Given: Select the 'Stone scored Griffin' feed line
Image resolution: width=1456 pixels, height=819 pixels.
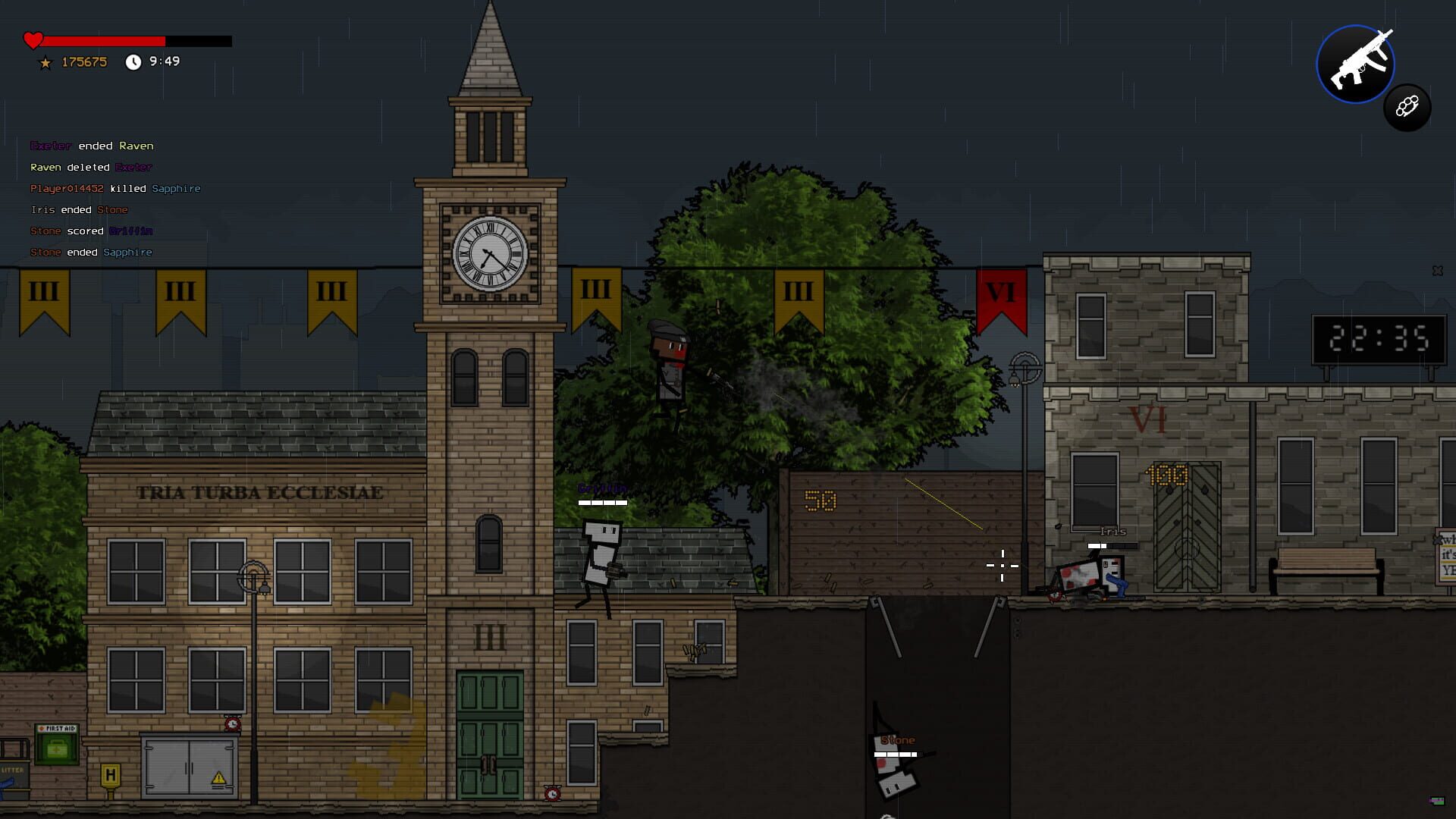Looking at the screenshot, I should (x=91, y=231).
